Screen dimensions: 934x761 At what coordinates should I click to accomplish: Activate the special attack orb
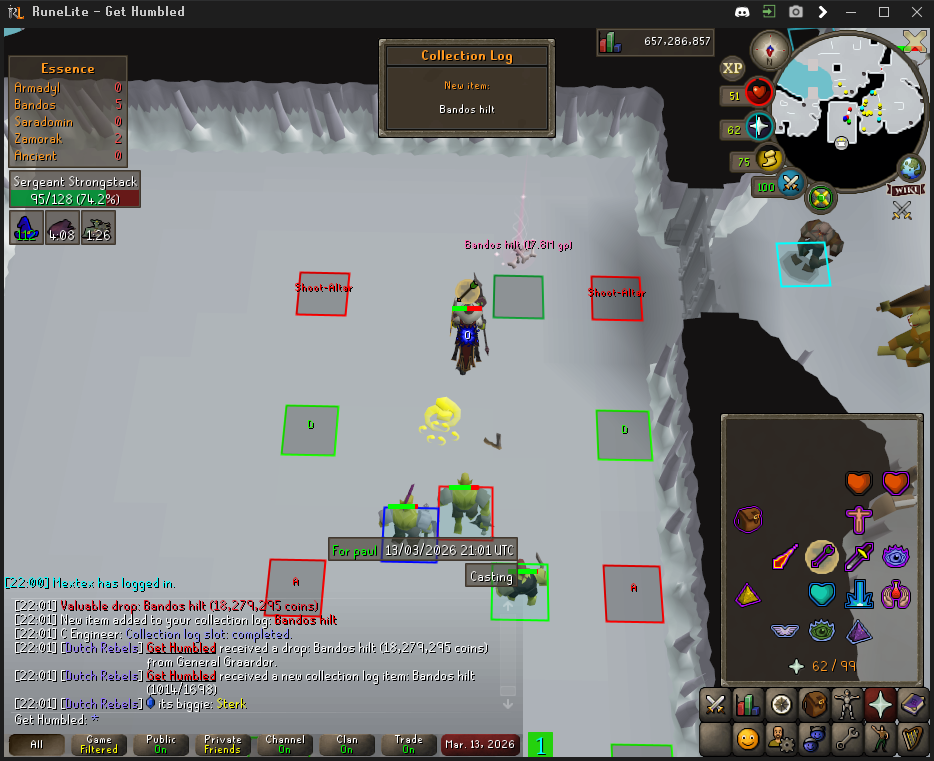click(x=791, y=184)
